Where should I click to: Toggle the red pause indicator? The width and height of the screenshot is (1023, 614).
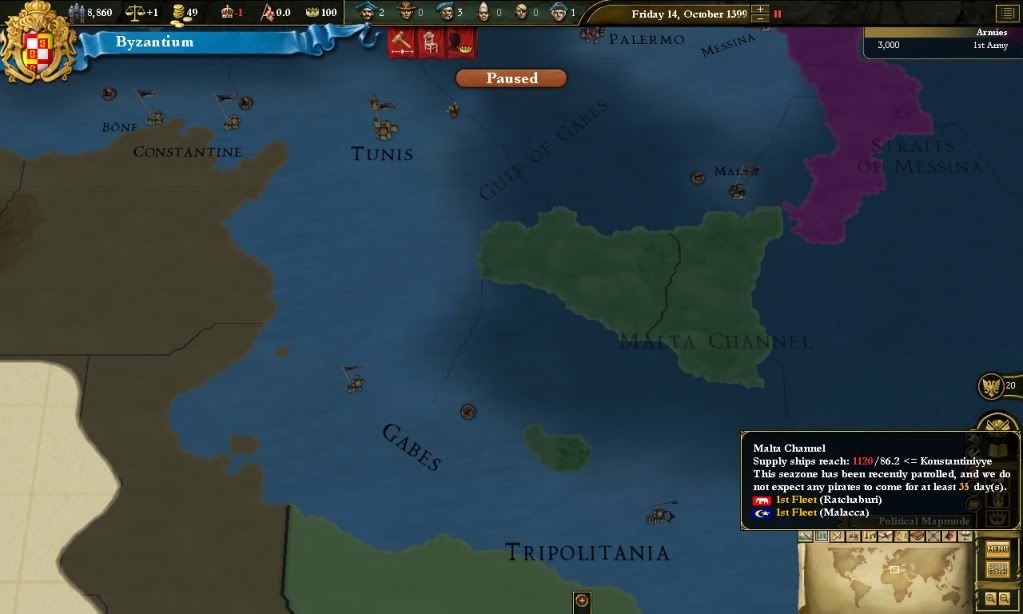pos(778,14)
